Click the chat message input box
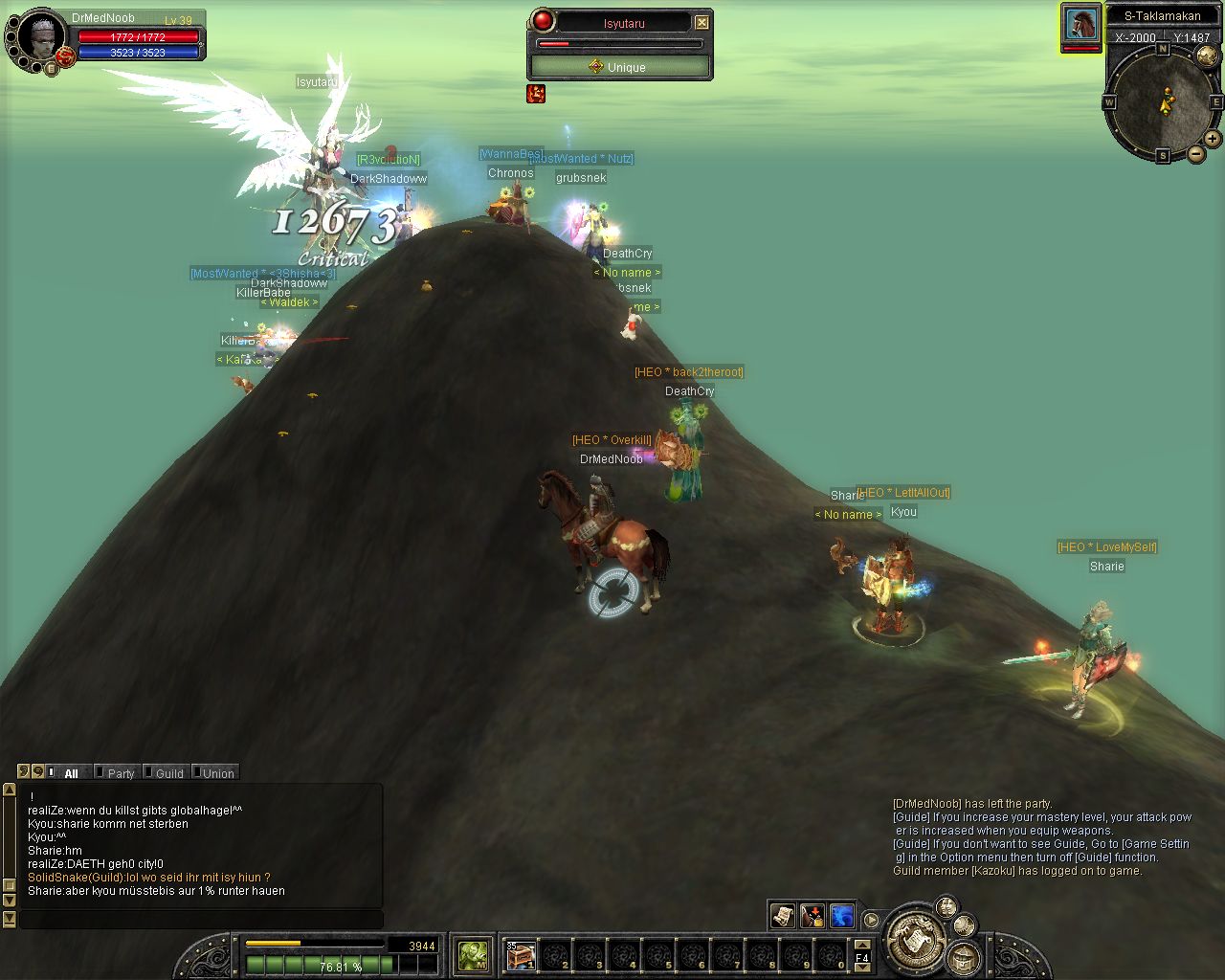Viewport: 1225px width, 980px height. (x=201, y=920)
